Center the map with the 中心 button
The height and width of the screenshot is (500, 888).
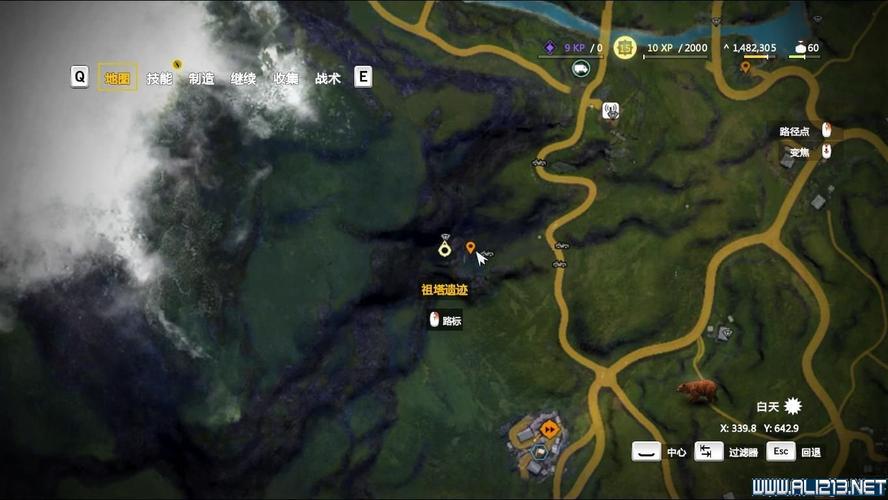[x=647, y=452]
